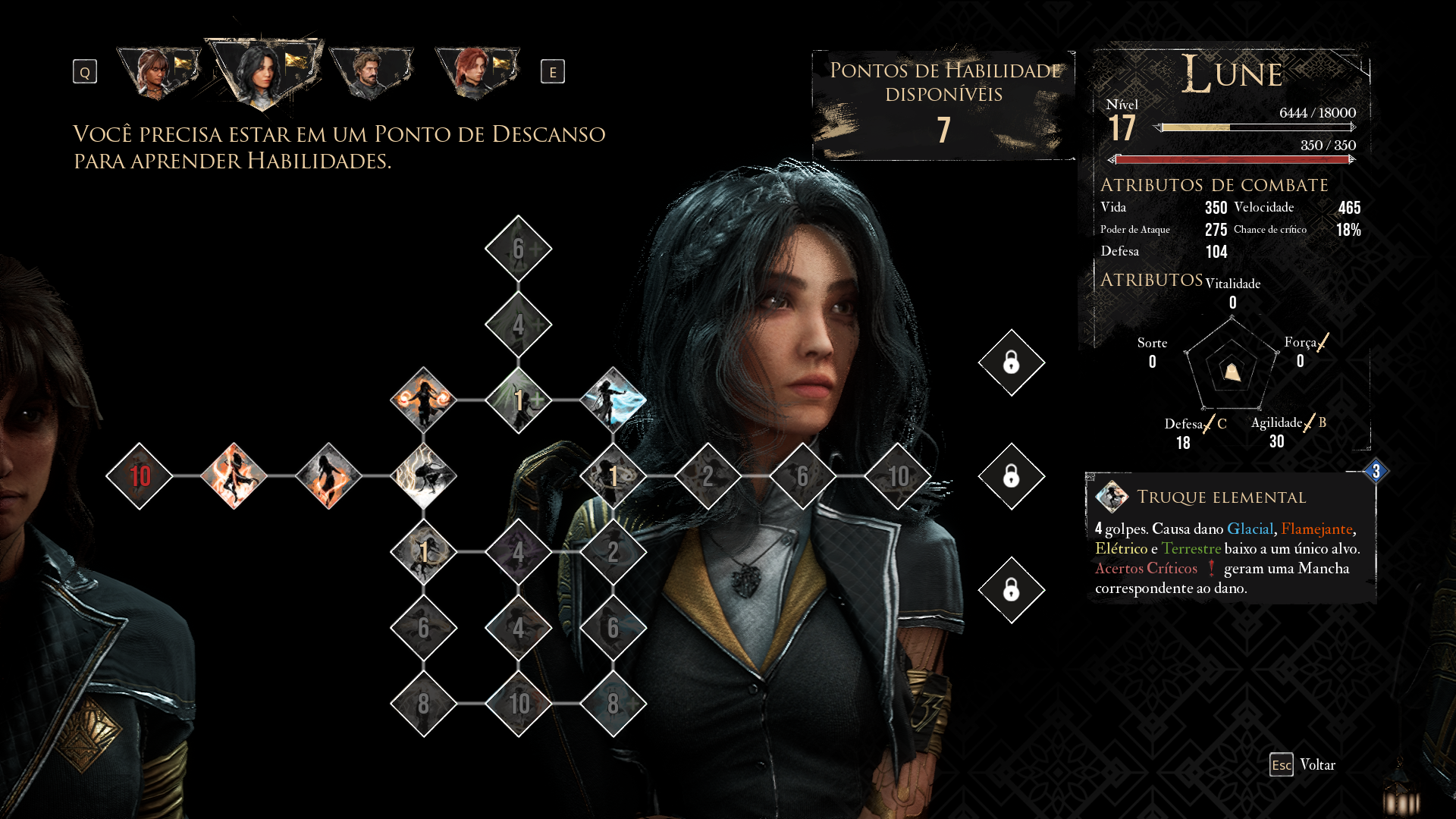
Task: Select the green 1+ skill node
Action: point(519,400)
